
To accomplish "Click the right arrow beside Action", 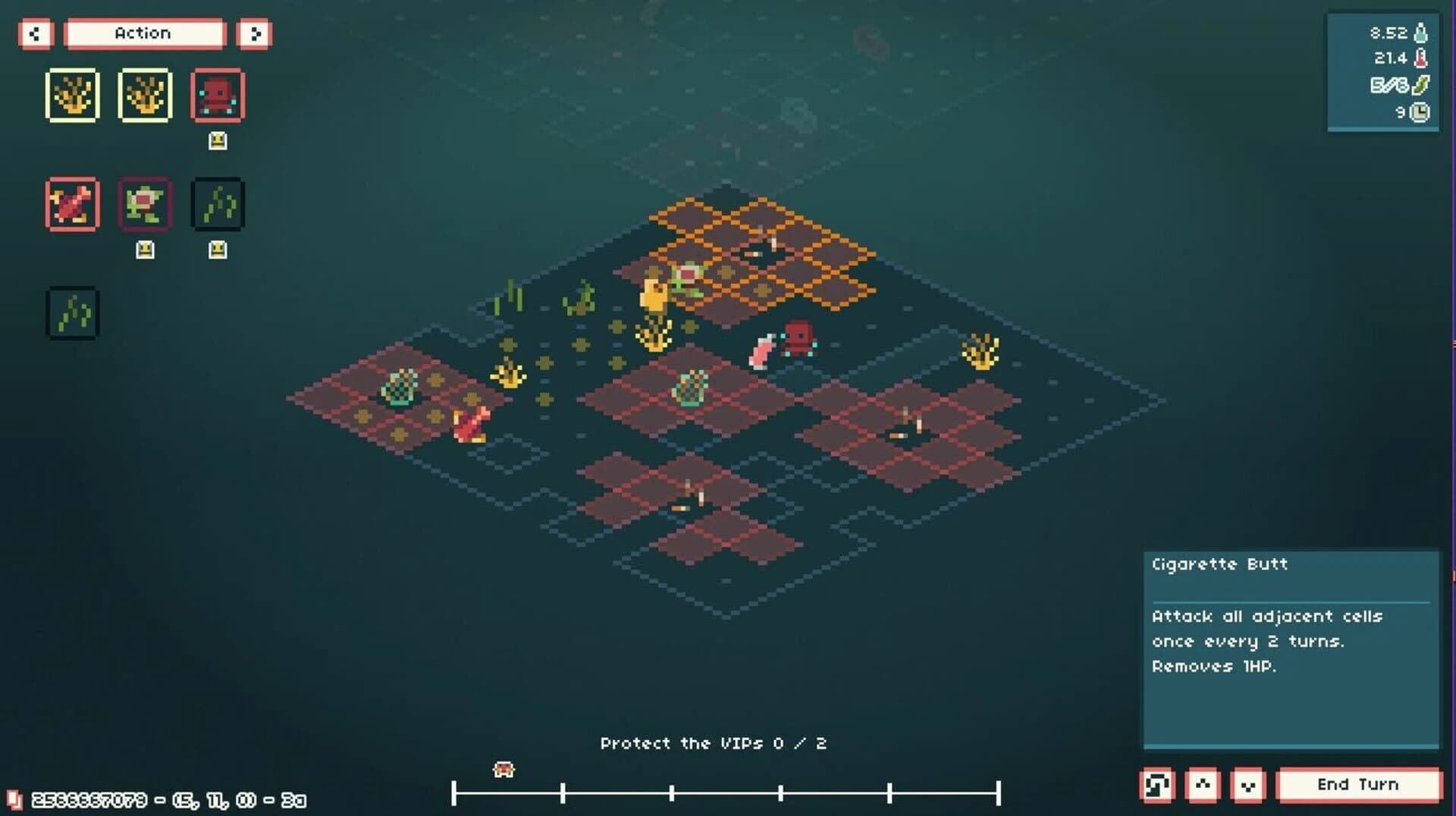I will [x=256, y=33].
